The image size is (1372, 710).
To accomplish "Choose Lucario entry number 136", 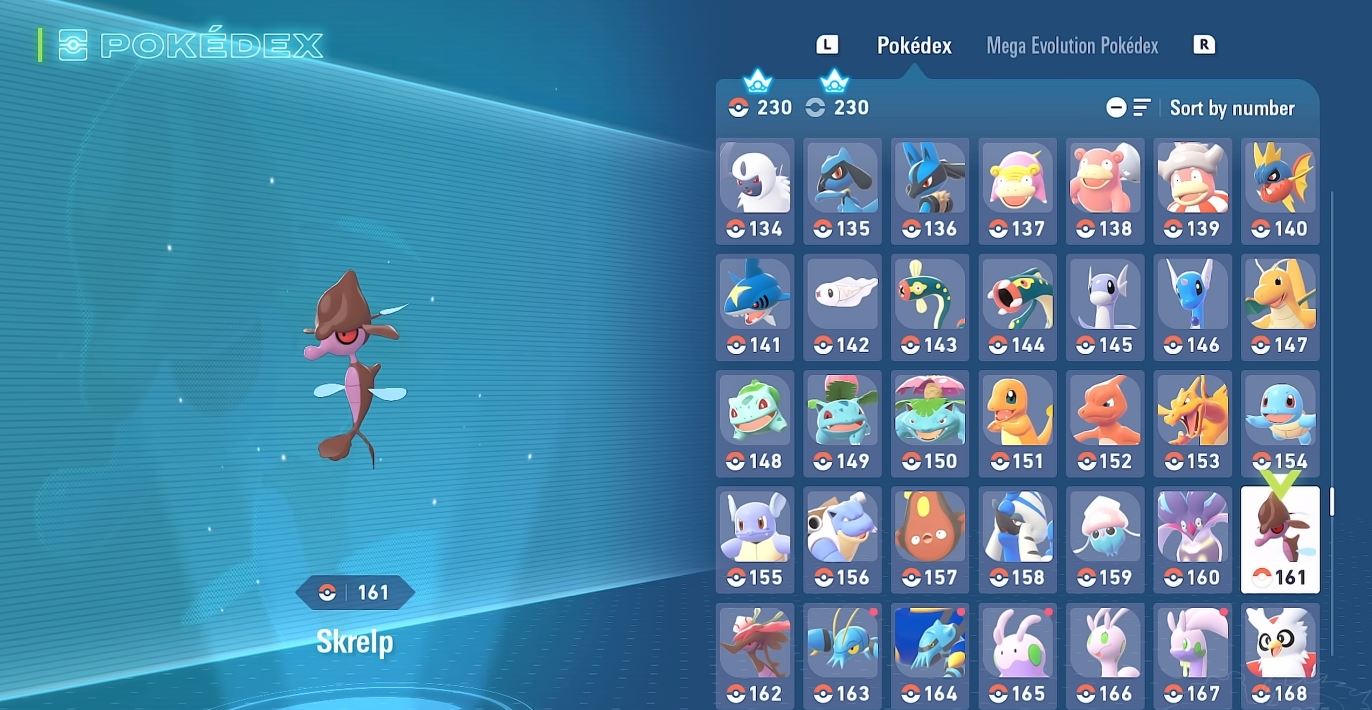I will [x=930, y=191].
